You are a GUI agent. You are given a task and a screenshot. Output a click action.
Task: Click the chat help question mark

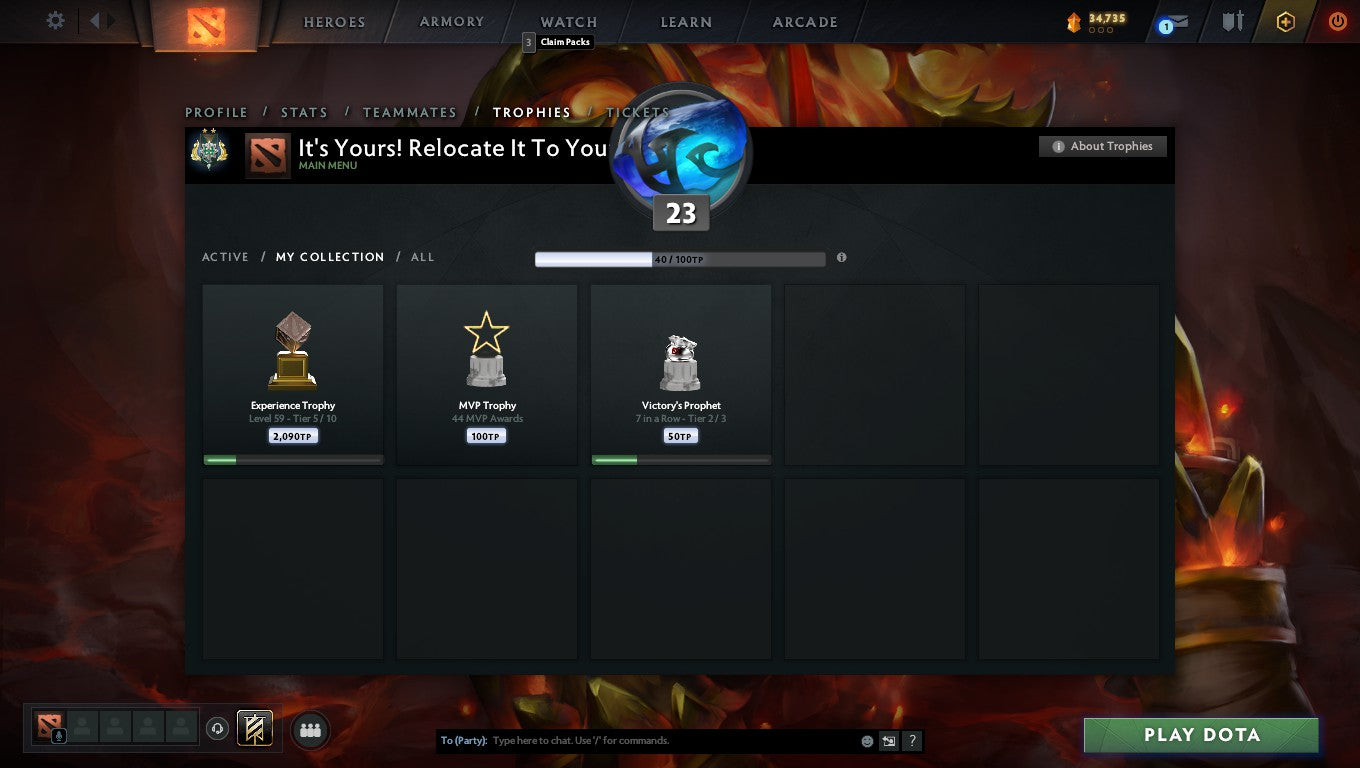911,740
